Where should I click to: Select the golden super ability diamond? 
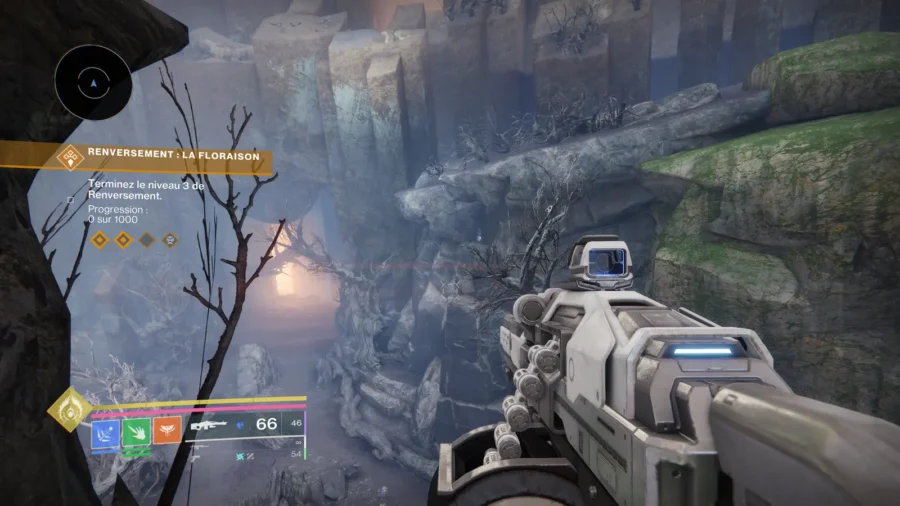click(x=70, y=409)
